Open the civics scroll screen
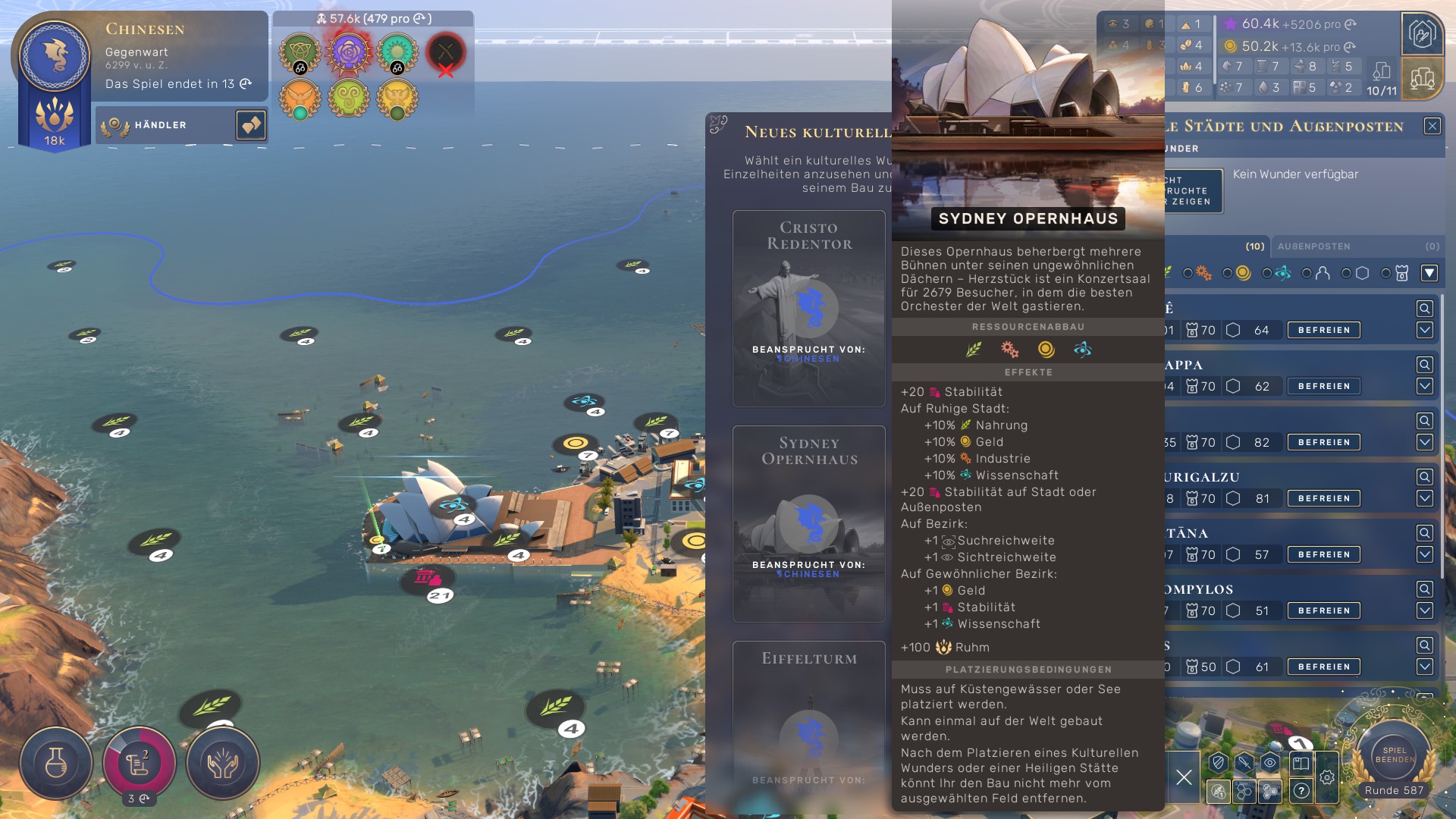The image size is (1456, 819). pyautogui.click(x=139, y=763)
